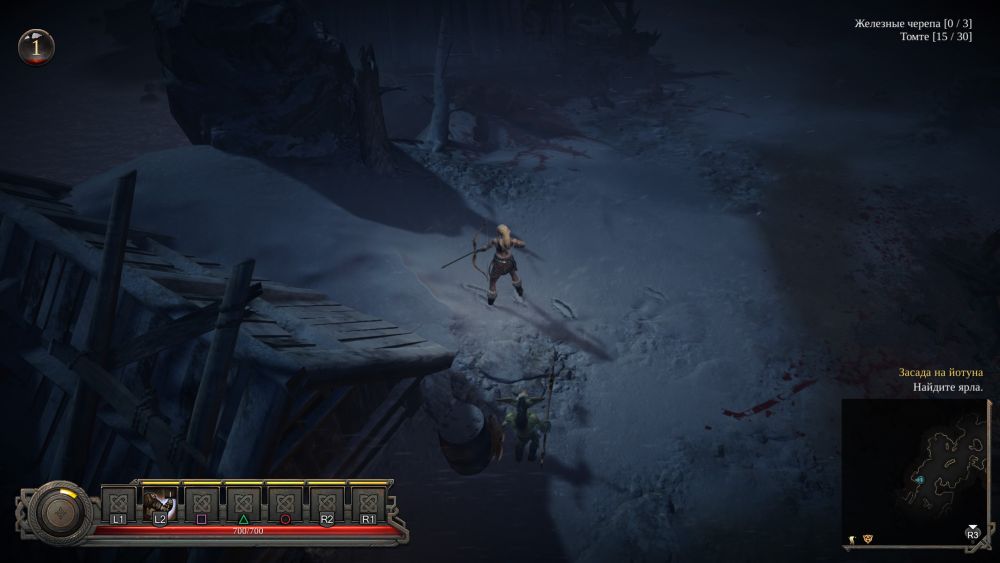Select the blue player marker on minimap
Image resolution: width=1000 pixels, height=563 pixels.
pyautogui.click(x=919, y=481)
